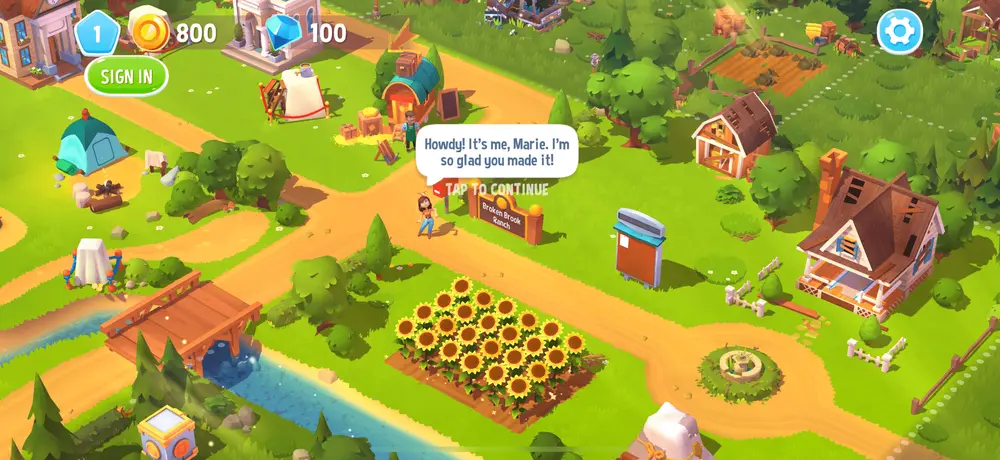The image size is (1000, 460).
Task: Open settings with the gear icon
Action: click(899, 31)
